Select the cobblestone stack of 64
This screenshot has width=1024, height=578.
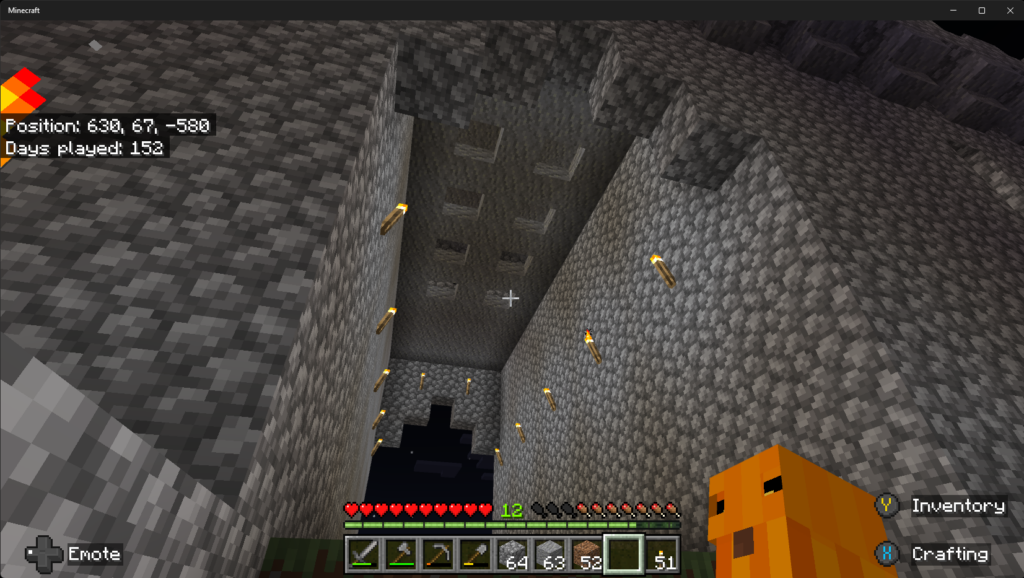click(x=513, y=553)
